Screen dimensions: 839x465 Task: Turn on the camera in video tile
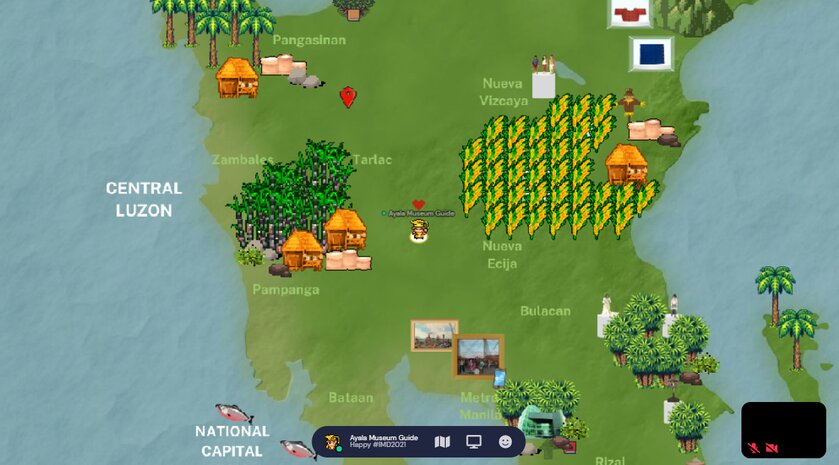tap(772, 448)
